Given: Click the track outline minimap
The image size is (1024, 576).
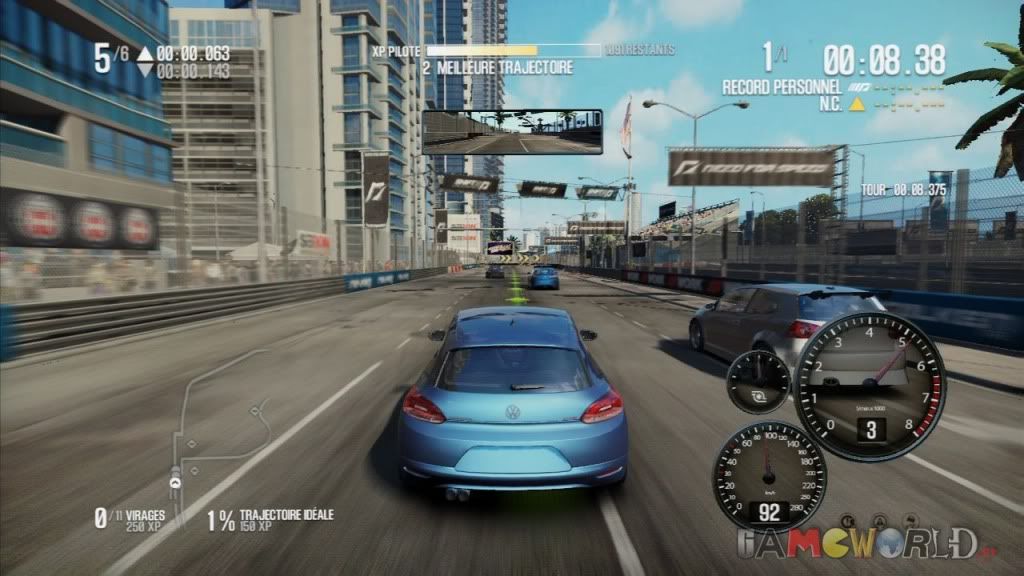Looking at the screenshot, I should tap(218, 428).
